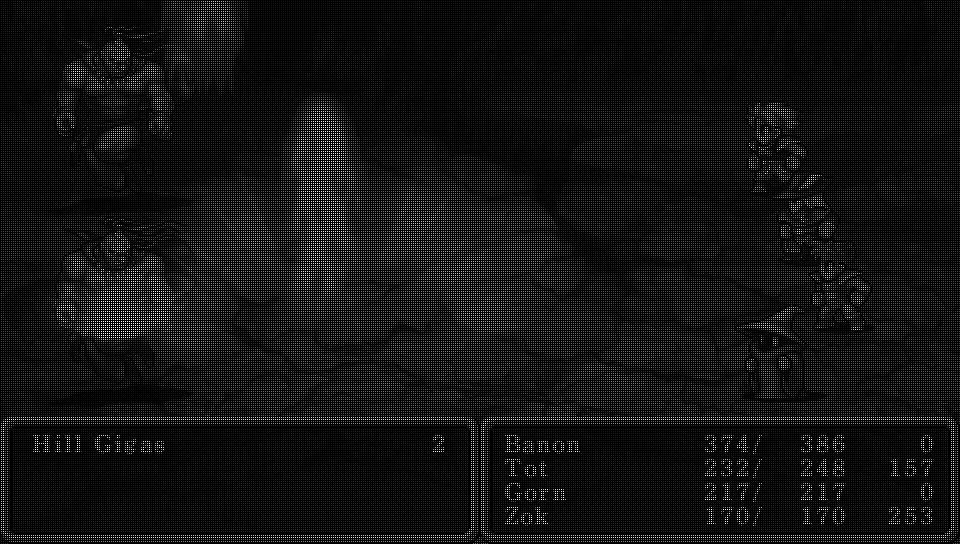The width and height of the screenshot is (960, 544).
Task: Select the Hill Gigas enemy entry
Action: coord(99,445)
